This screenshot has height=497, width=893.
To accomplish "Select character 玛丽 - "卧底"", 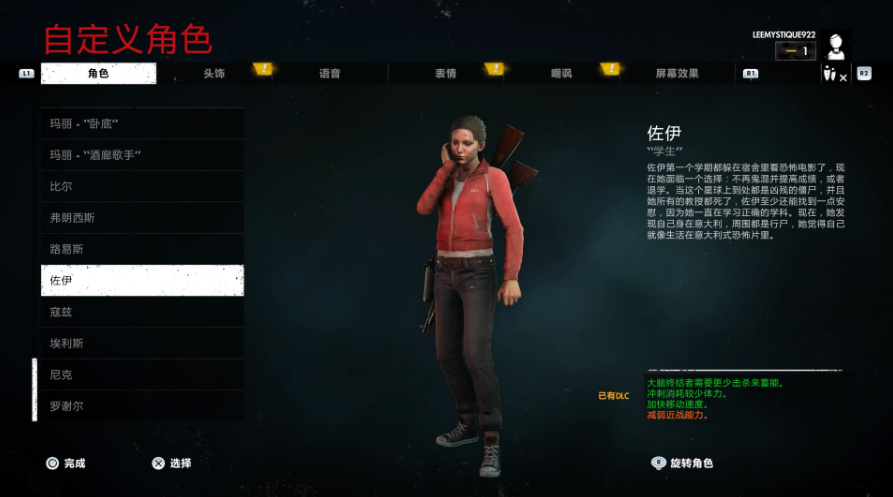I will (x=142, y=124).
